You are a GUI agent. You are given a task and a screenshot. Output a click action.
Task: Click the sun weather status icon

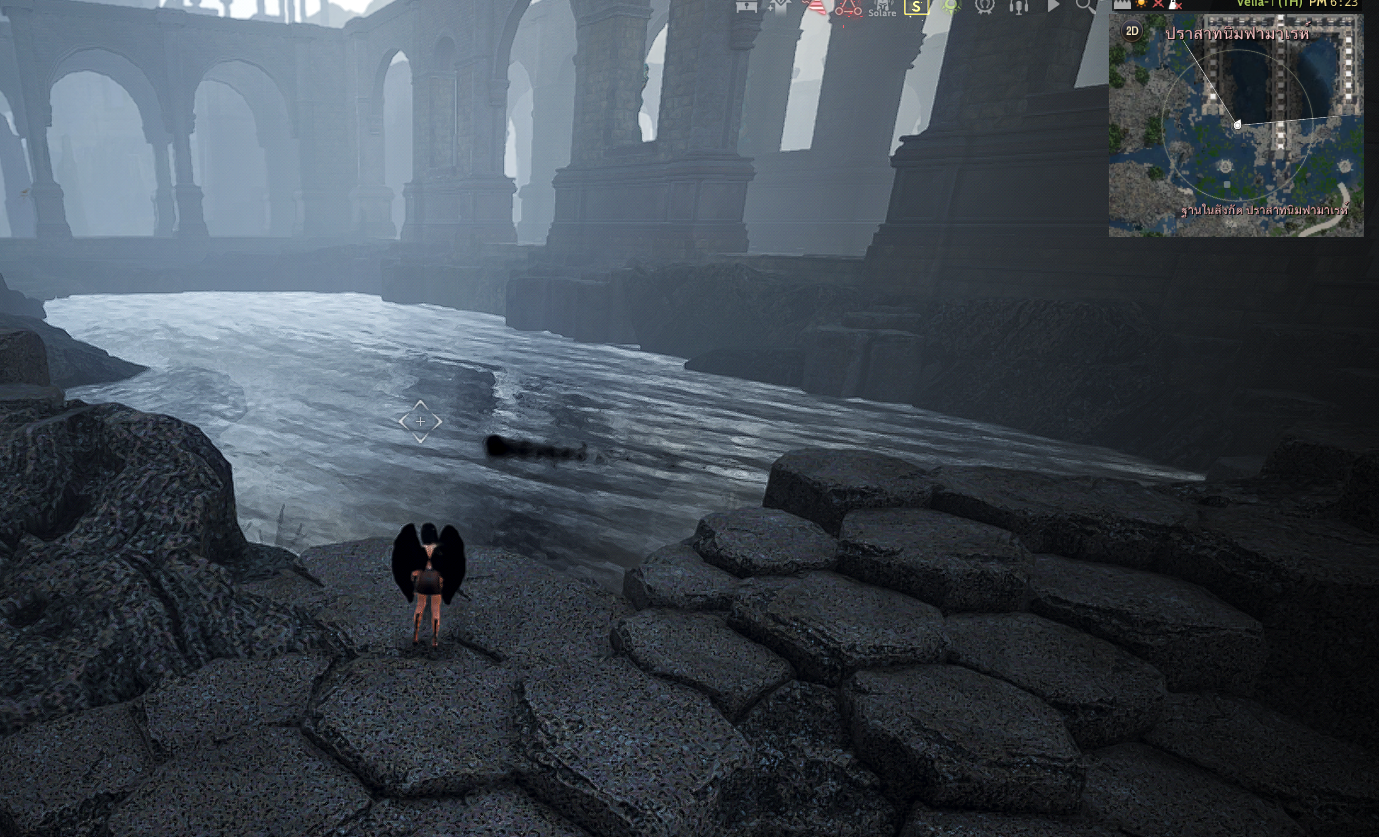(x=1140, y=4)
